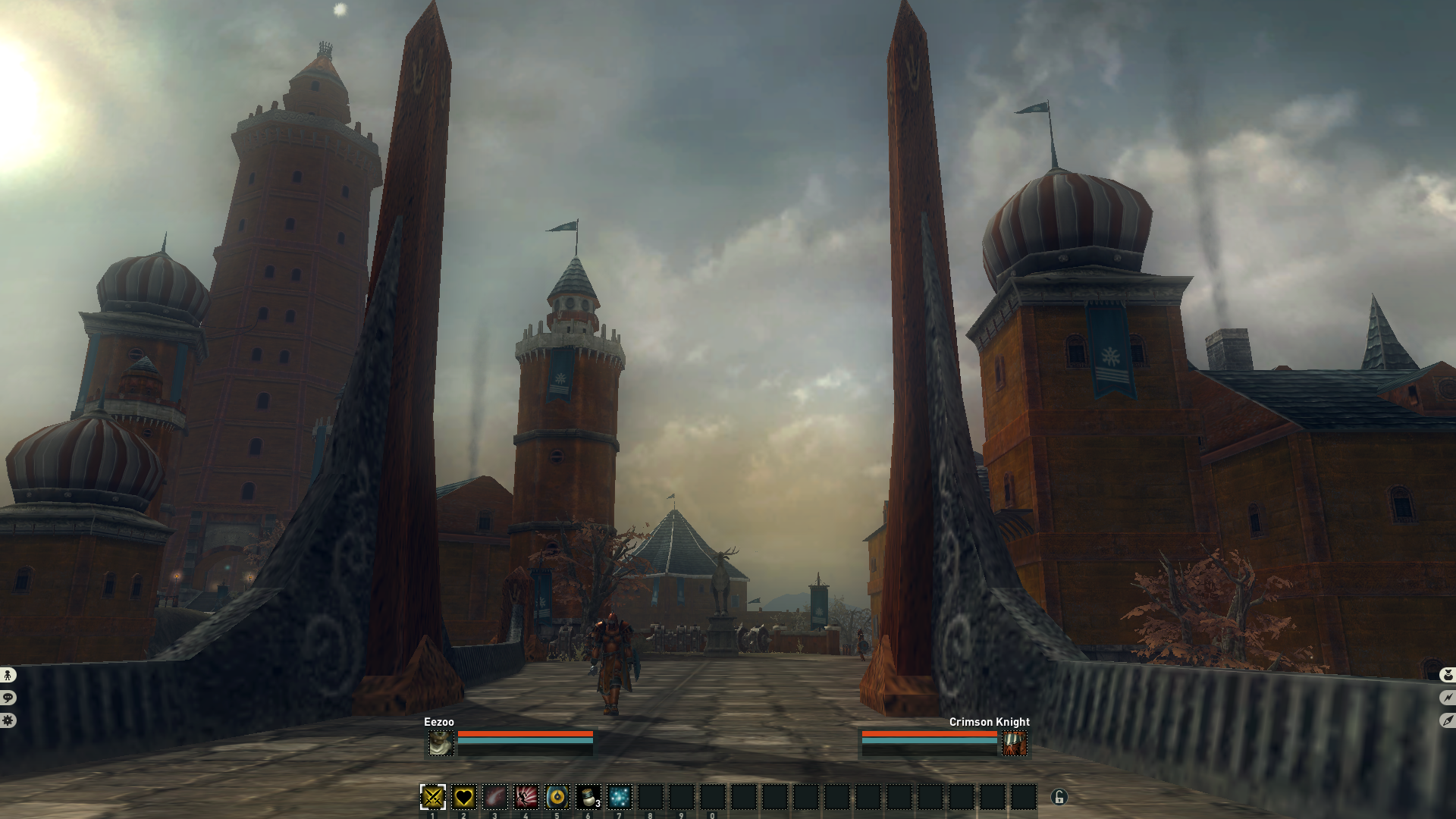The image size is (1456, 819).
Task: Trigger the comet streak skill
Action: pos(495,797)
